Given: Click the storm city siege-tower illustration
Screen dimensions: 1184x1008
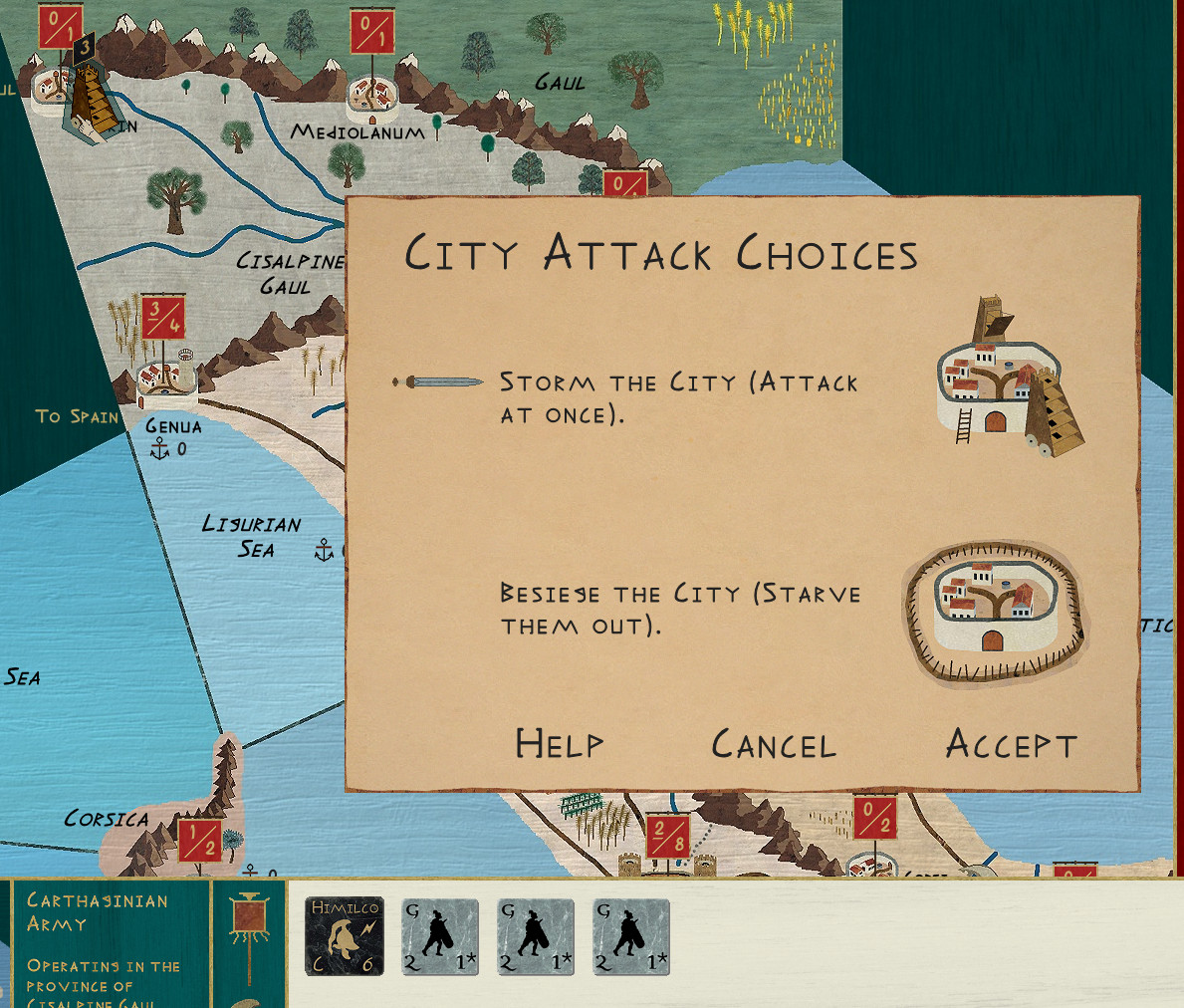Looking at the screenshot, I should click(x=1008, y=378).
